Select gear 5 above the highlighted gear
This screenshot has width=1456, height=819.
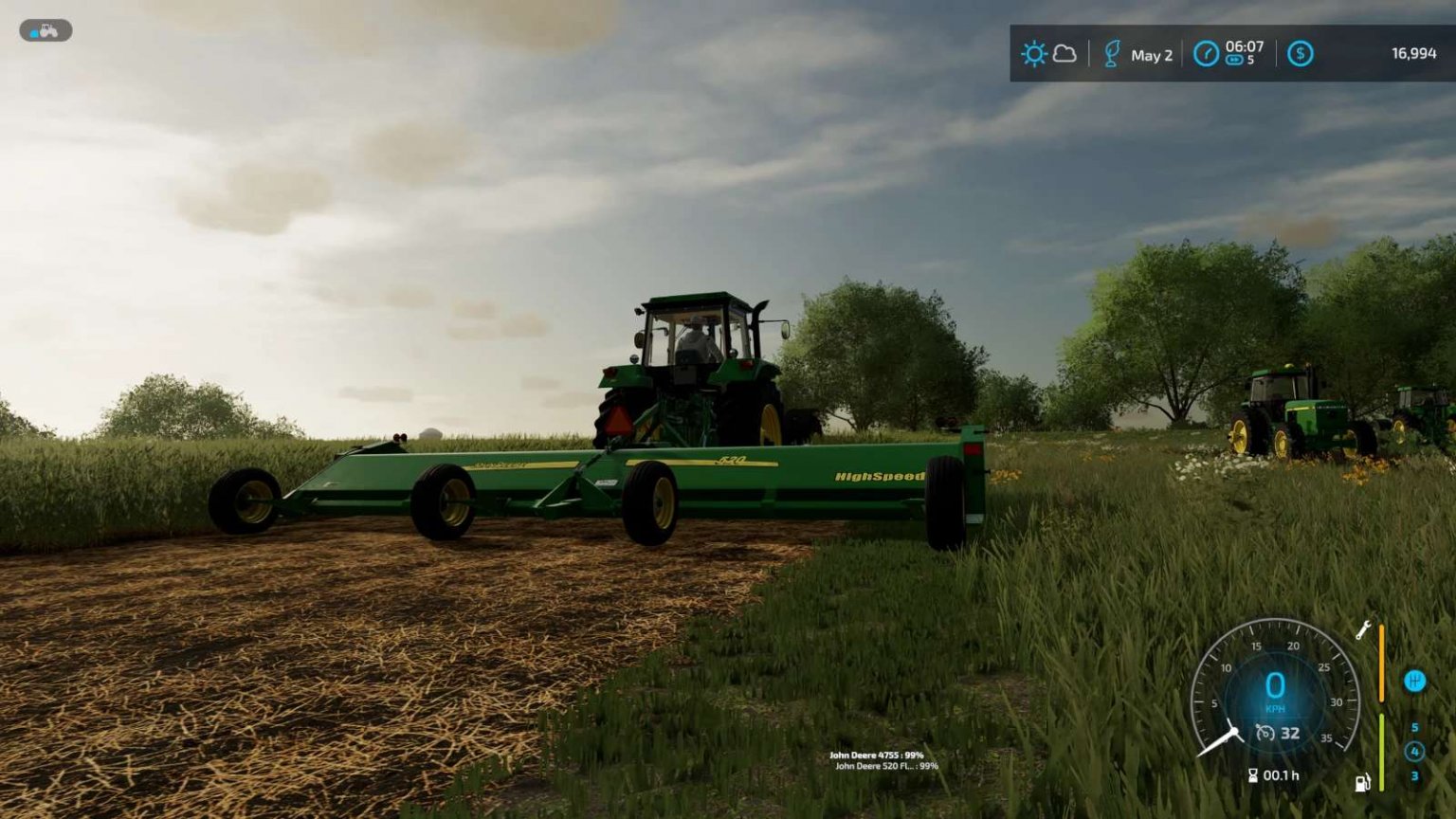[x=1415, y=727]
